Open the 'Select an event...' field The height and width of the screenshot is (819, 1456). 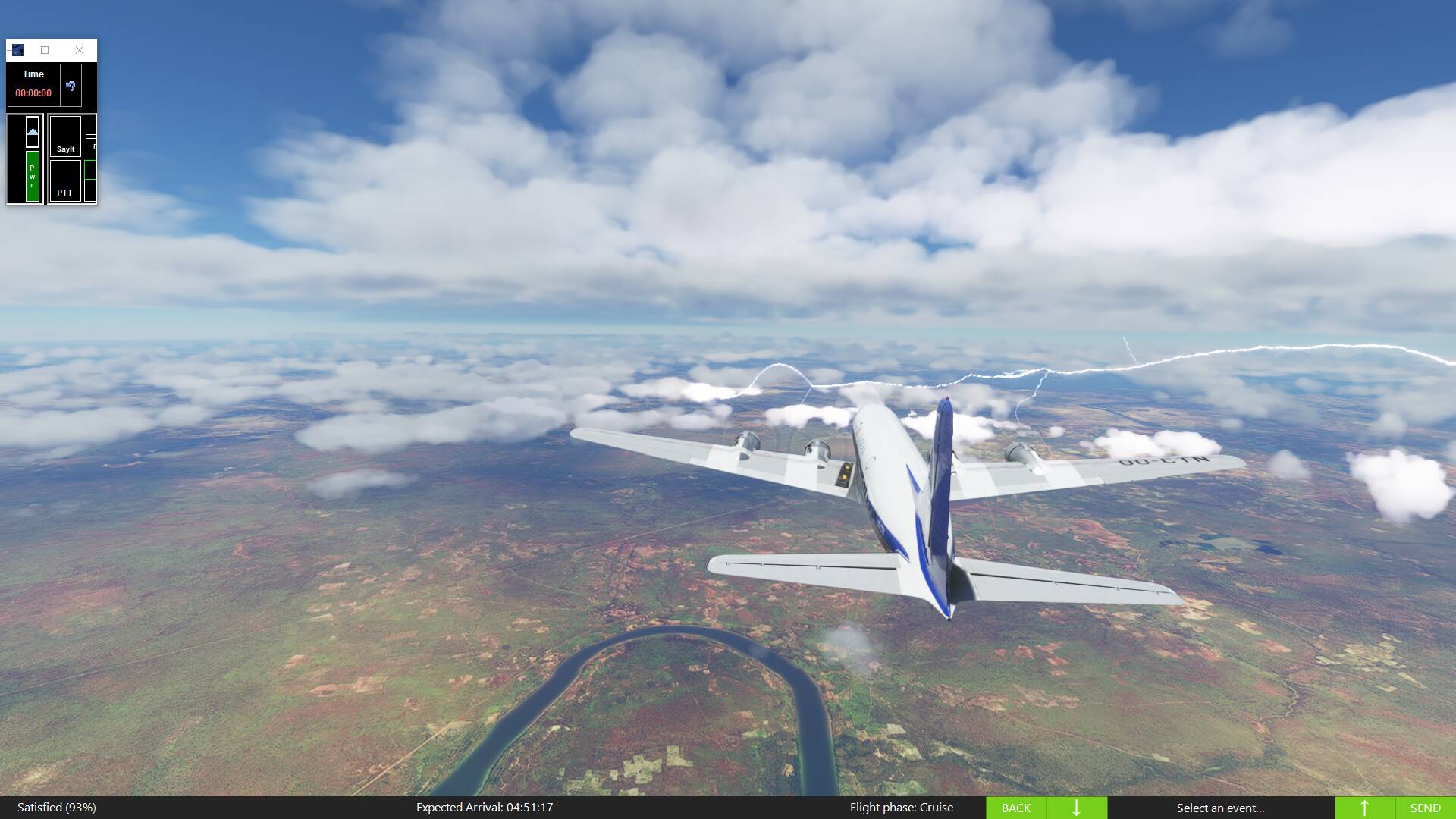1220,808
